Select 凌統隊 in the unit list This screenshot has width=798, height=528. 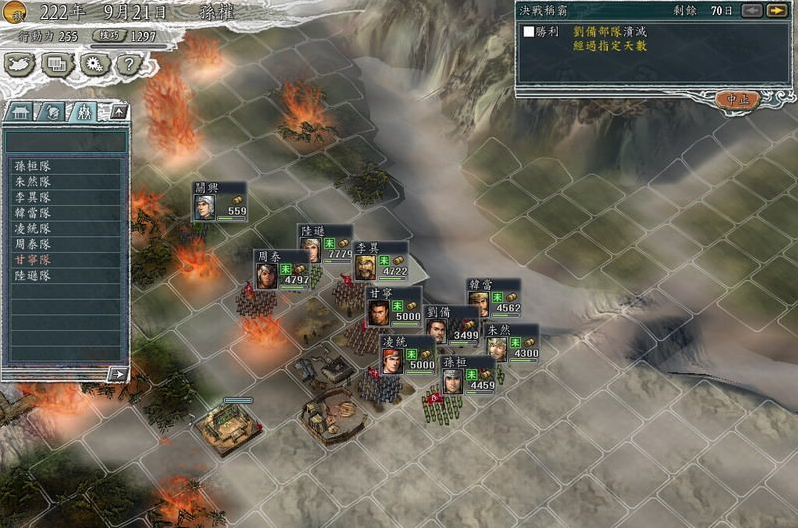tap(33, 229)
